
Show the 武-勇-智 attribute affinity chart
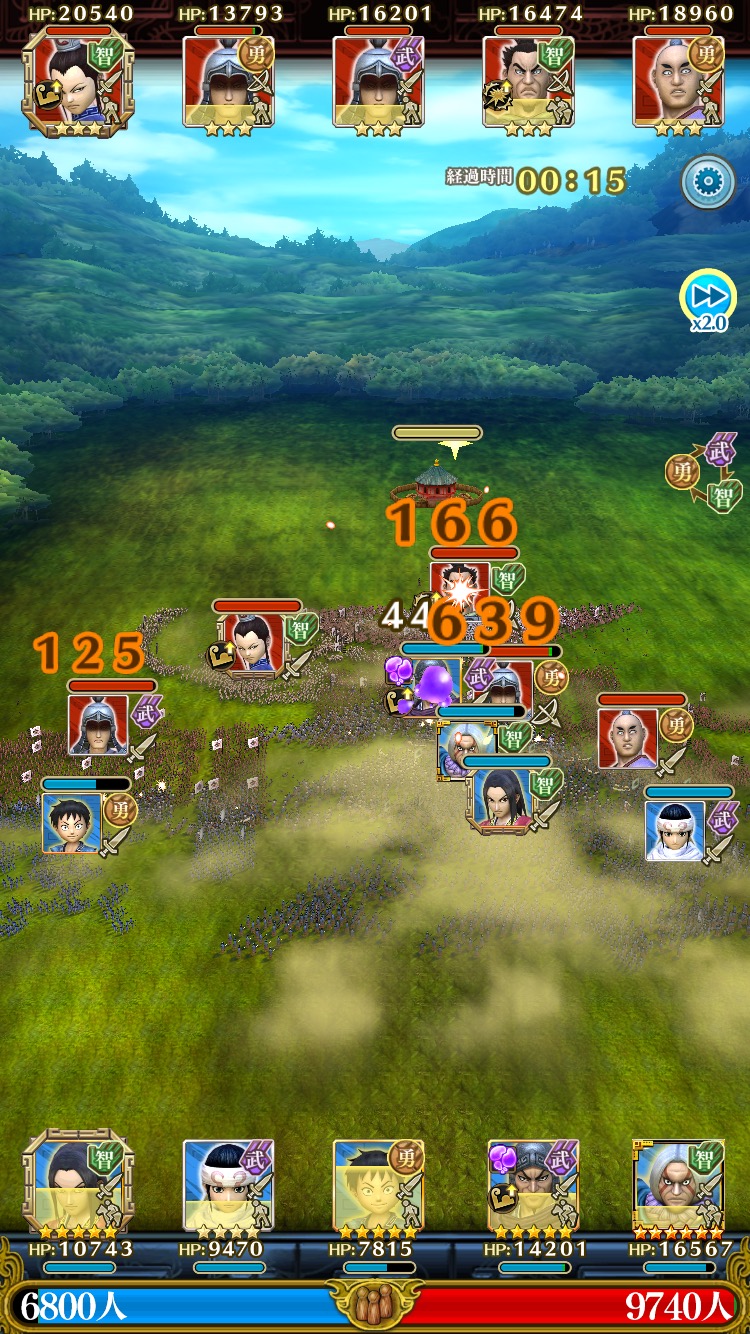pos(706,472)
